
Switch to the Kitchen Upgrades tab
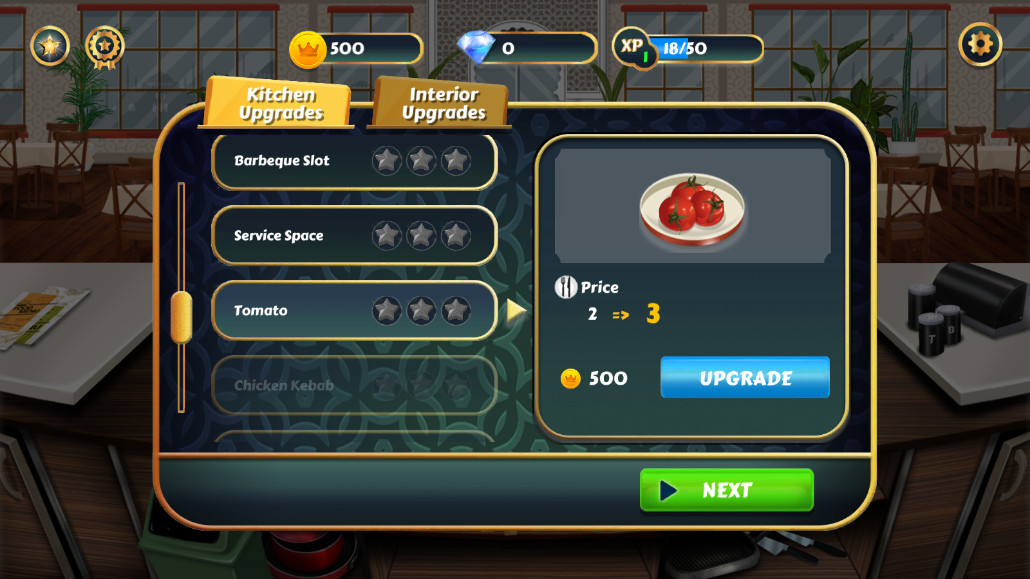pyautogui.click(x=280, y=104)
